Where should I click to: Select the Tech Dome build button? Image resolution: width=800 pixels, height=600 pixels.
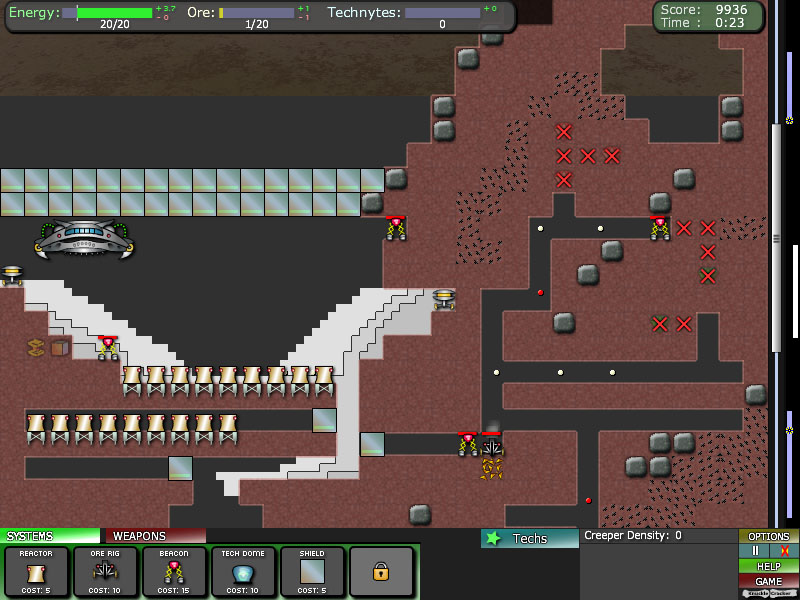point(243,571)
